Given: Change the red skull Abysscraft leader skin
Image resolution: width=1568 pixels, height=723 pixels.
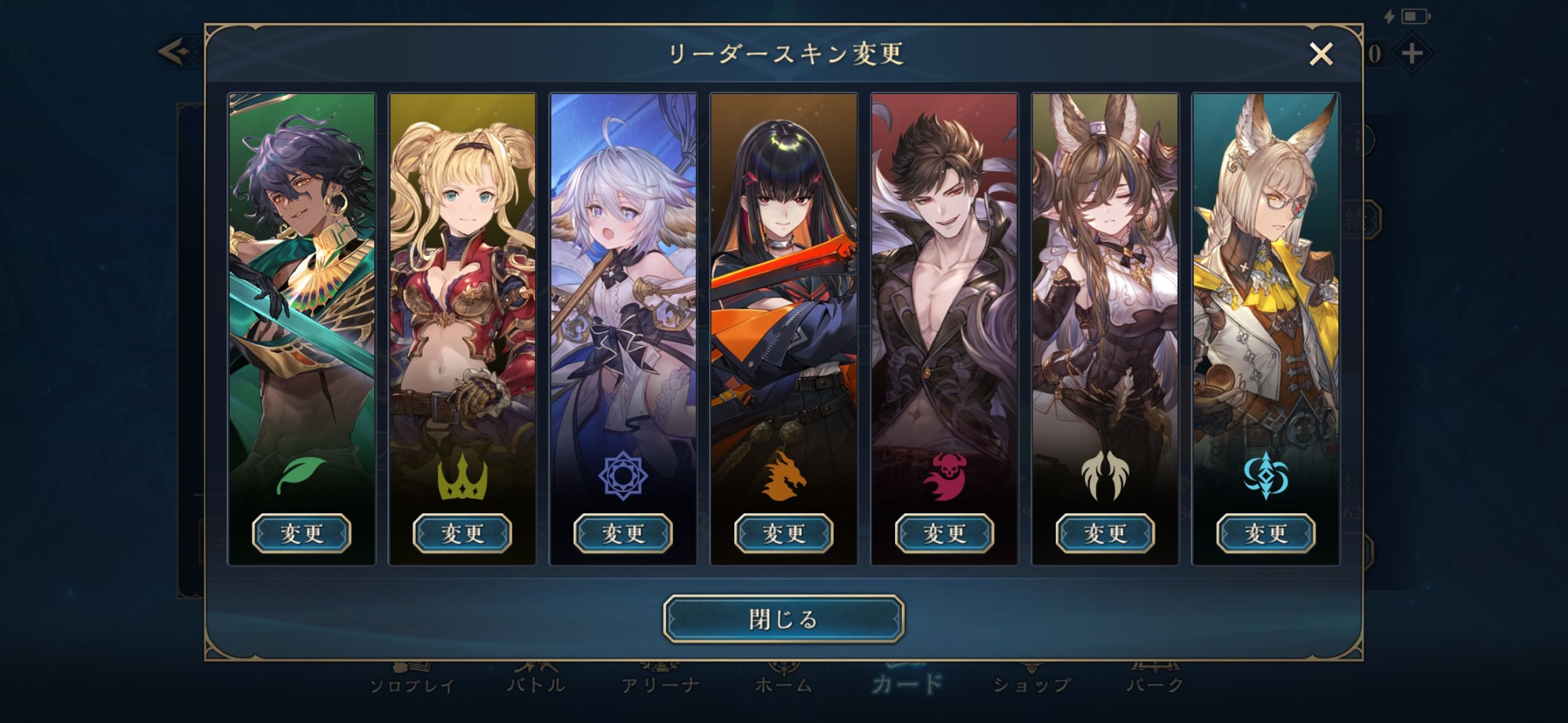Looking at the screenshot, I should (945, 533).
